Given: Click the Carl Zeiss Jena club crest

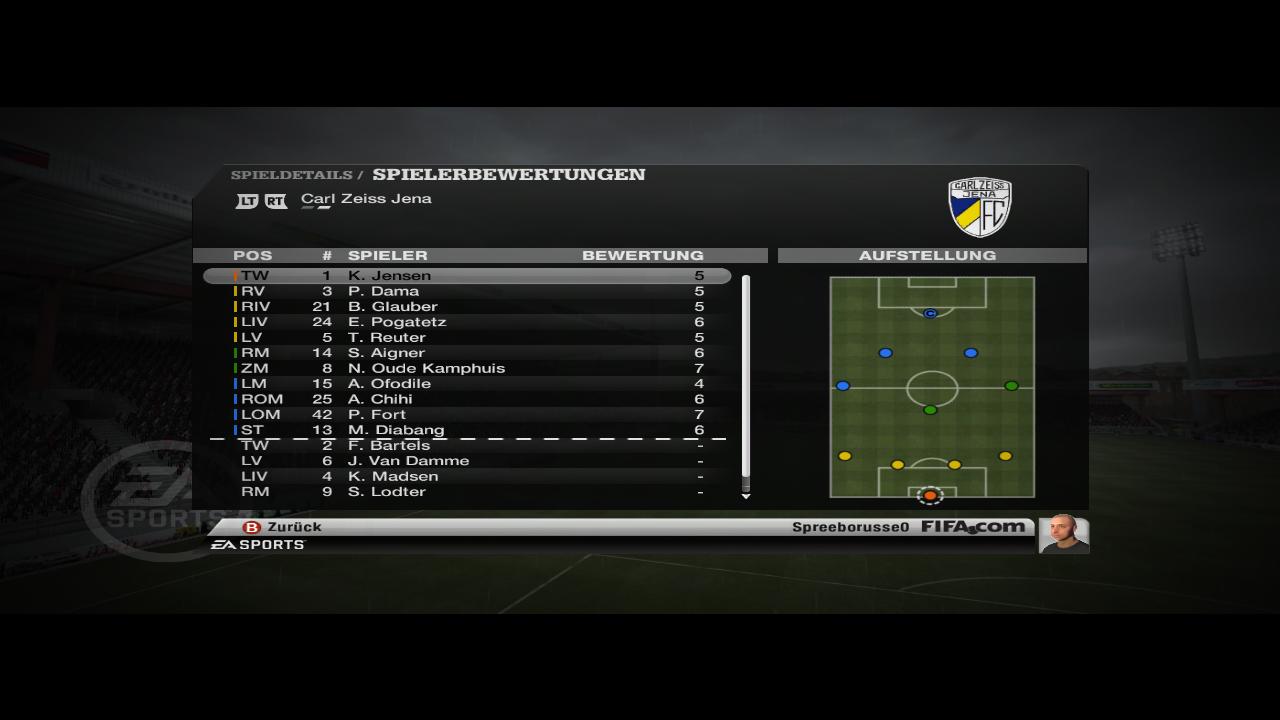Looking at the screenshot, I should click(x=979, y=207).
